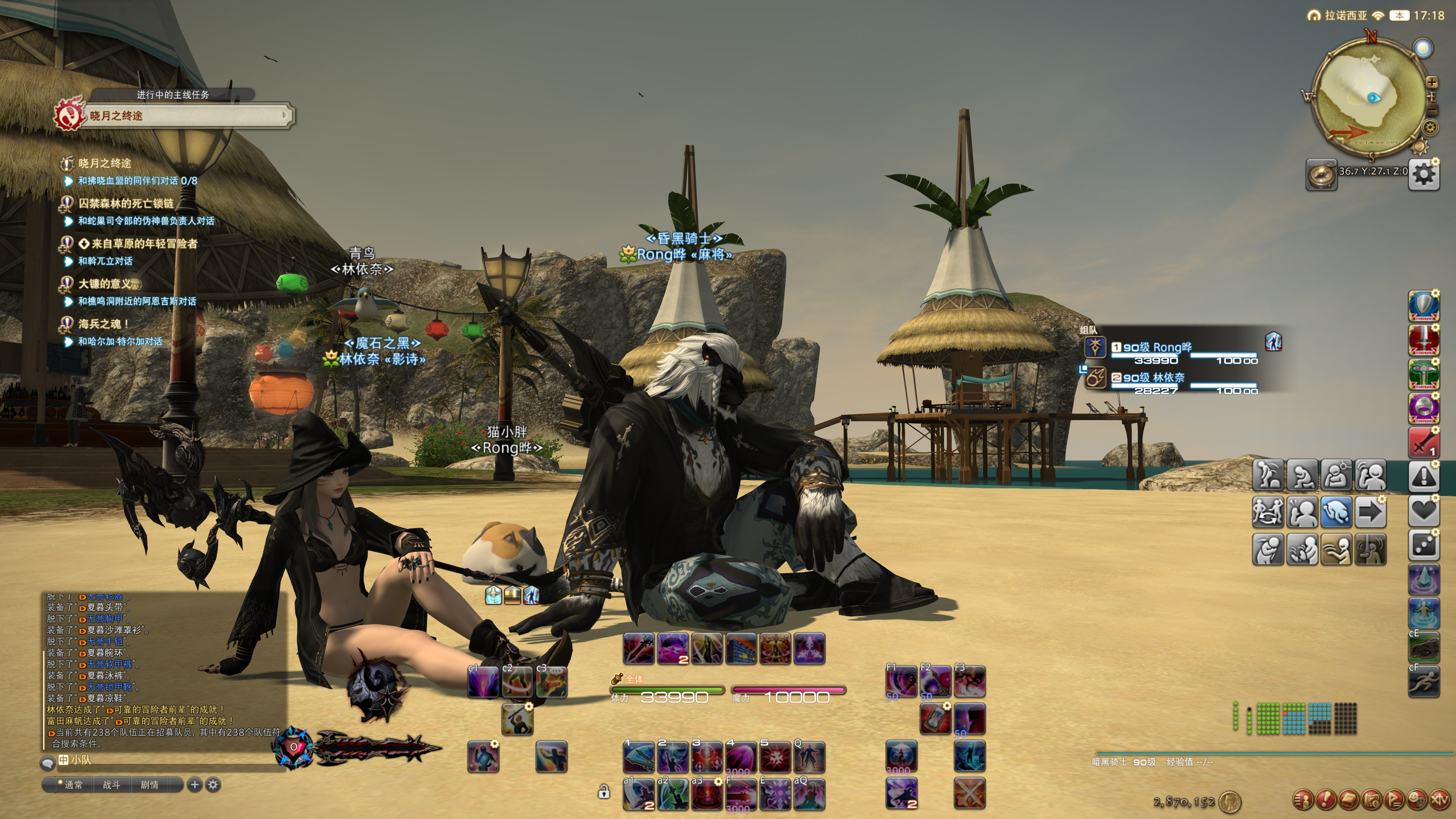Select the 囚禁森林的死亡锁链 quest in the tracker
This screenshot has width=1456, height=819.
pyautogui.click(x=126, y=204)
